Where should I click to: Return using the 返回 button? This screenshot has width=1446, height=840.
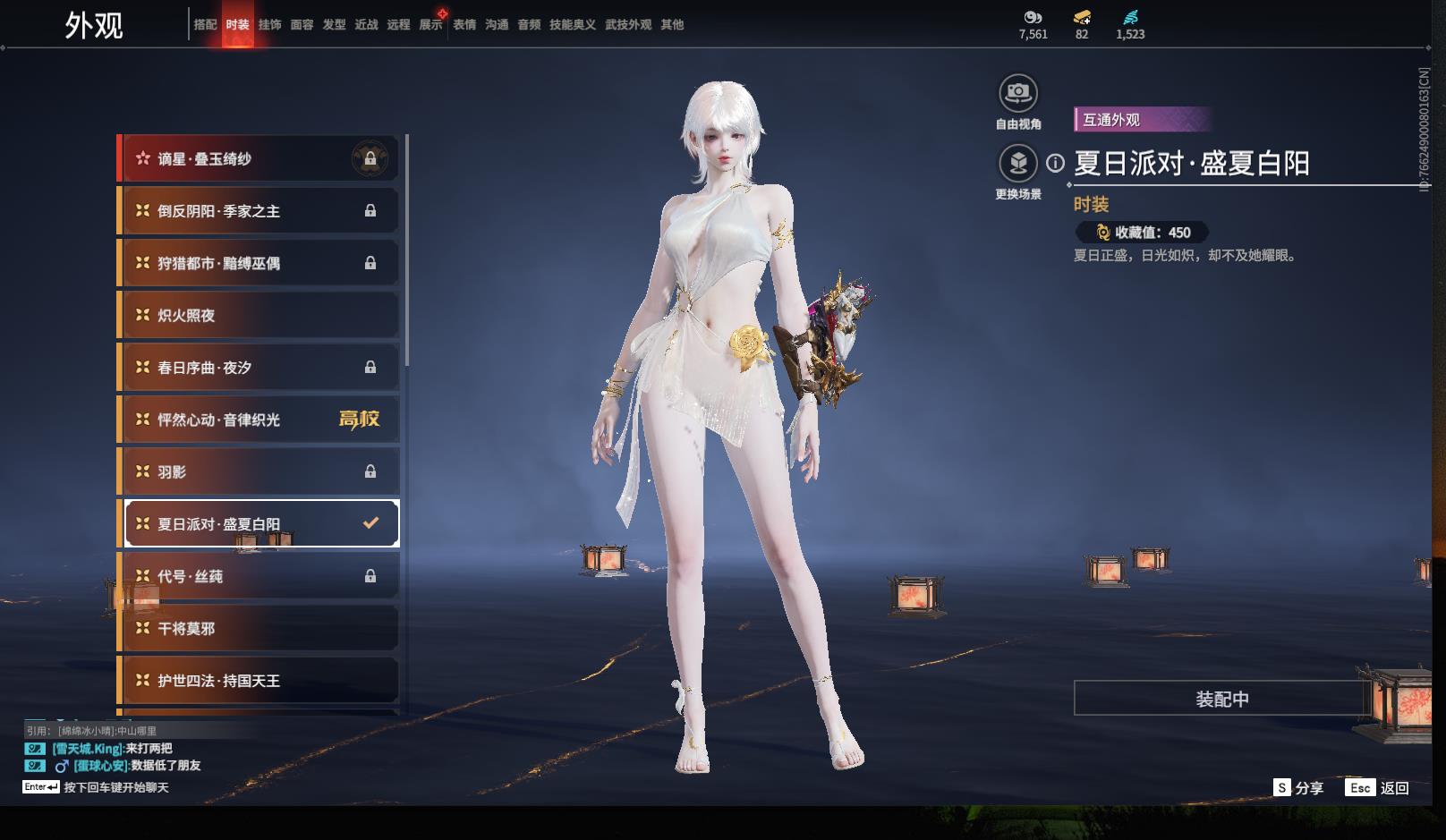1378,788
